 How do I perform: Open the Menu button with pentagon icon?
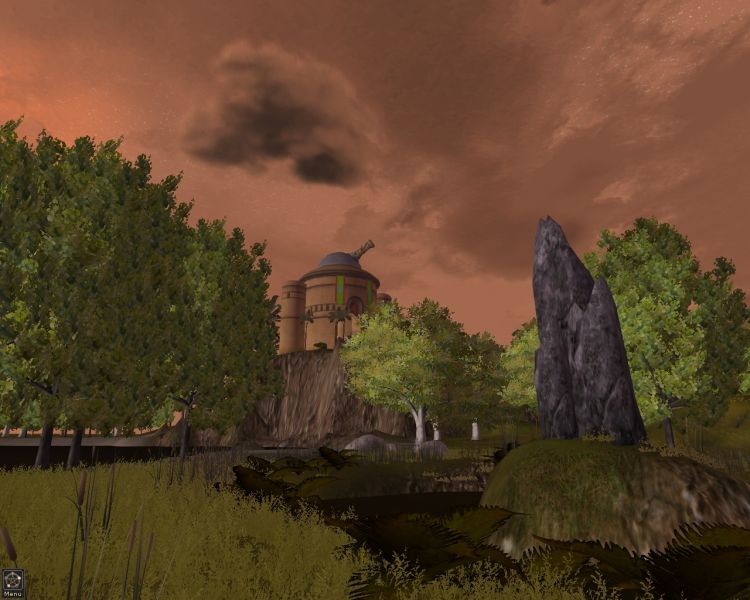point(13,580)
